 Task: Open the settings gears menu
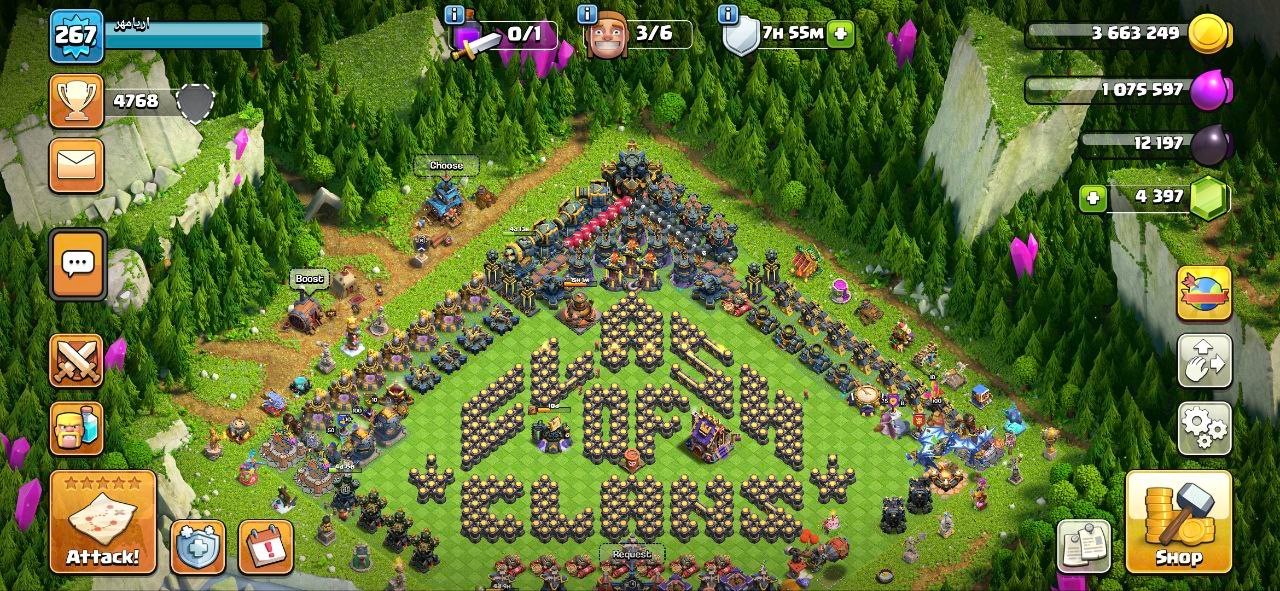pos(1204,429)
